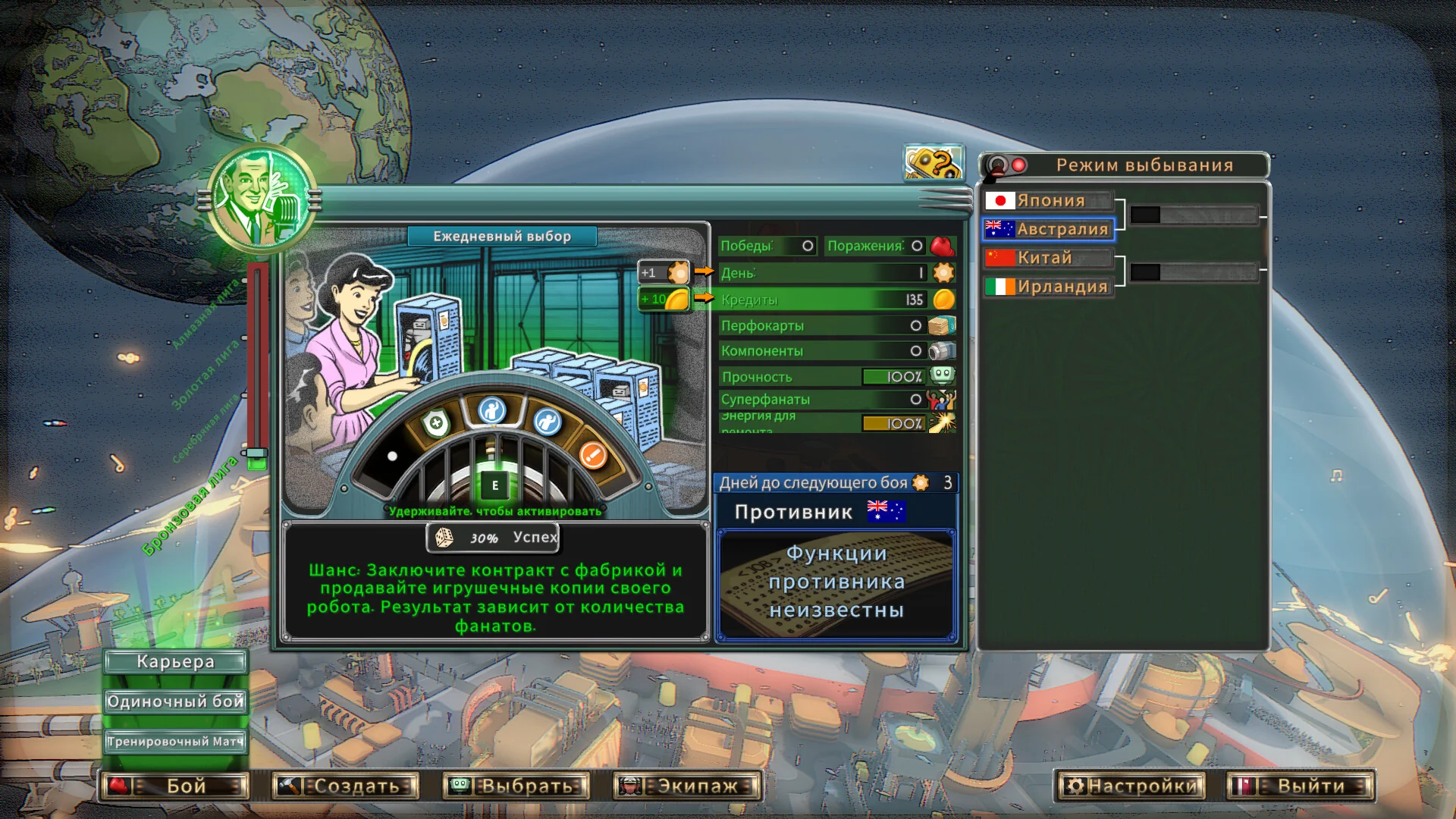Select Китай in the bracket

click(x=1049, y=258)
